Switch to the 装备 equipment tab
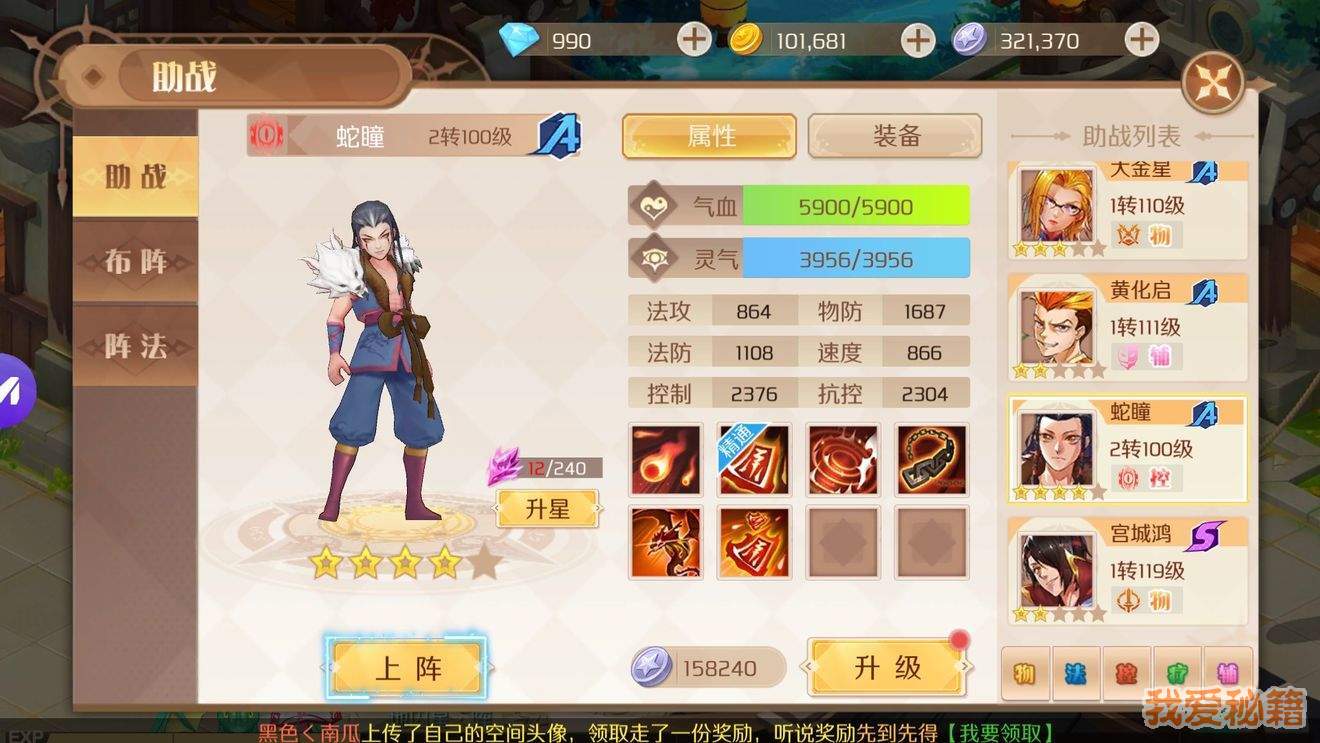 [895, 136]
